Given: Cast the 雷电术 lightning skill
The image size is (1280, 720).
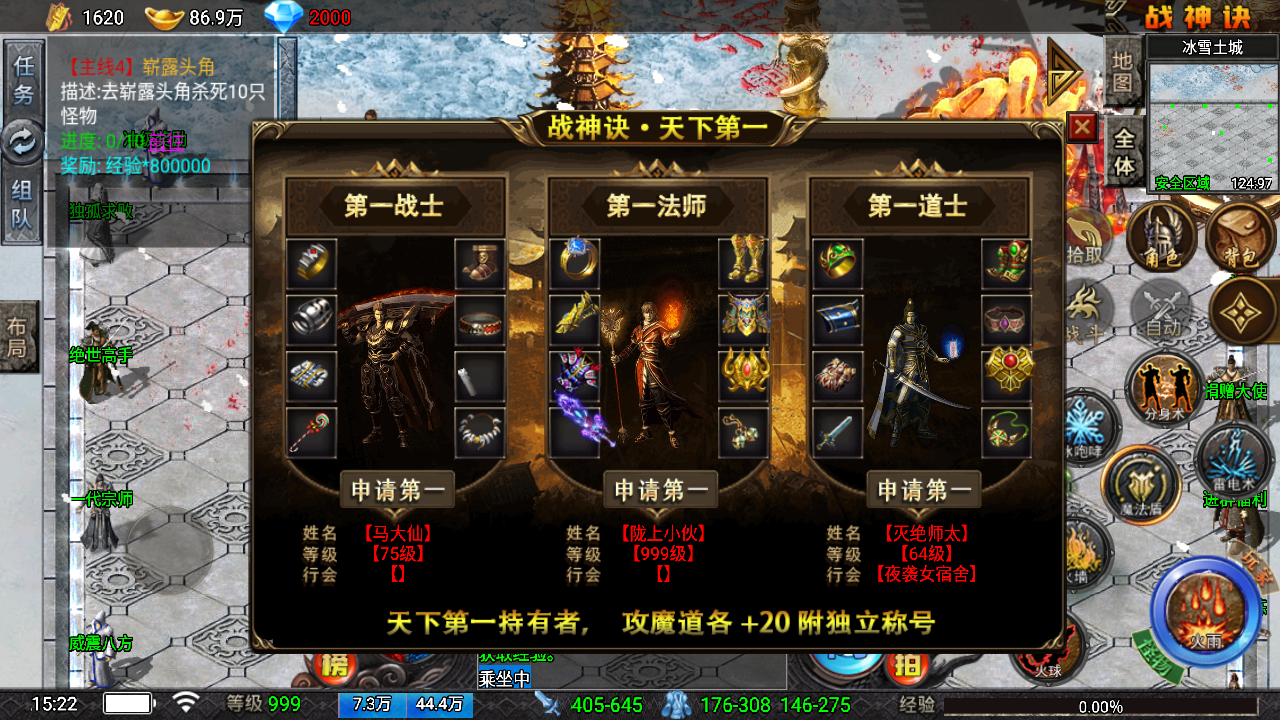Looking at the screenshot, I should click(x=1232, y=461).
